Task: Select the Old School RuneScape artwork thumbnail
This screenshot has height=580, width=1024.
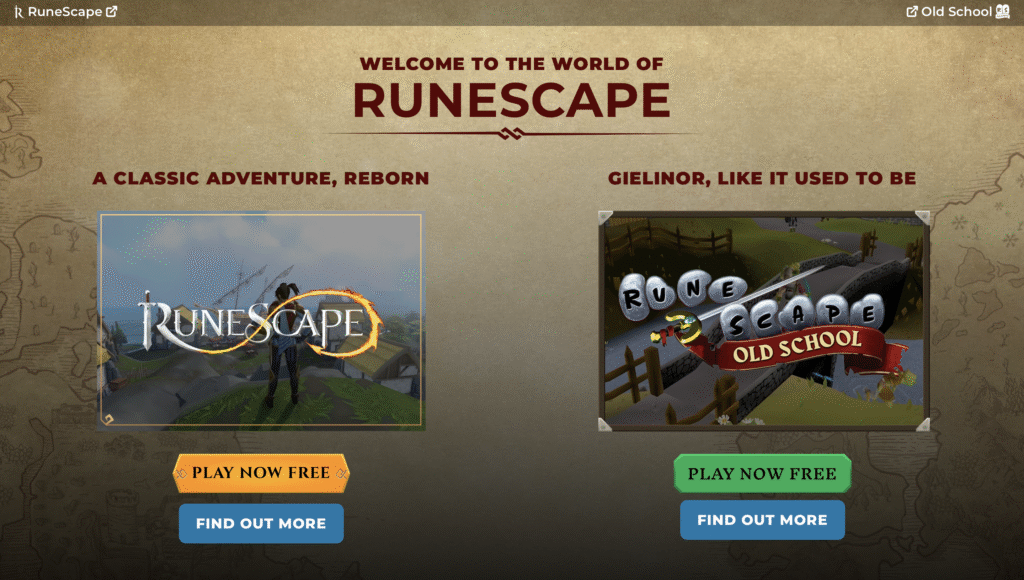Action: click(764, 321)
